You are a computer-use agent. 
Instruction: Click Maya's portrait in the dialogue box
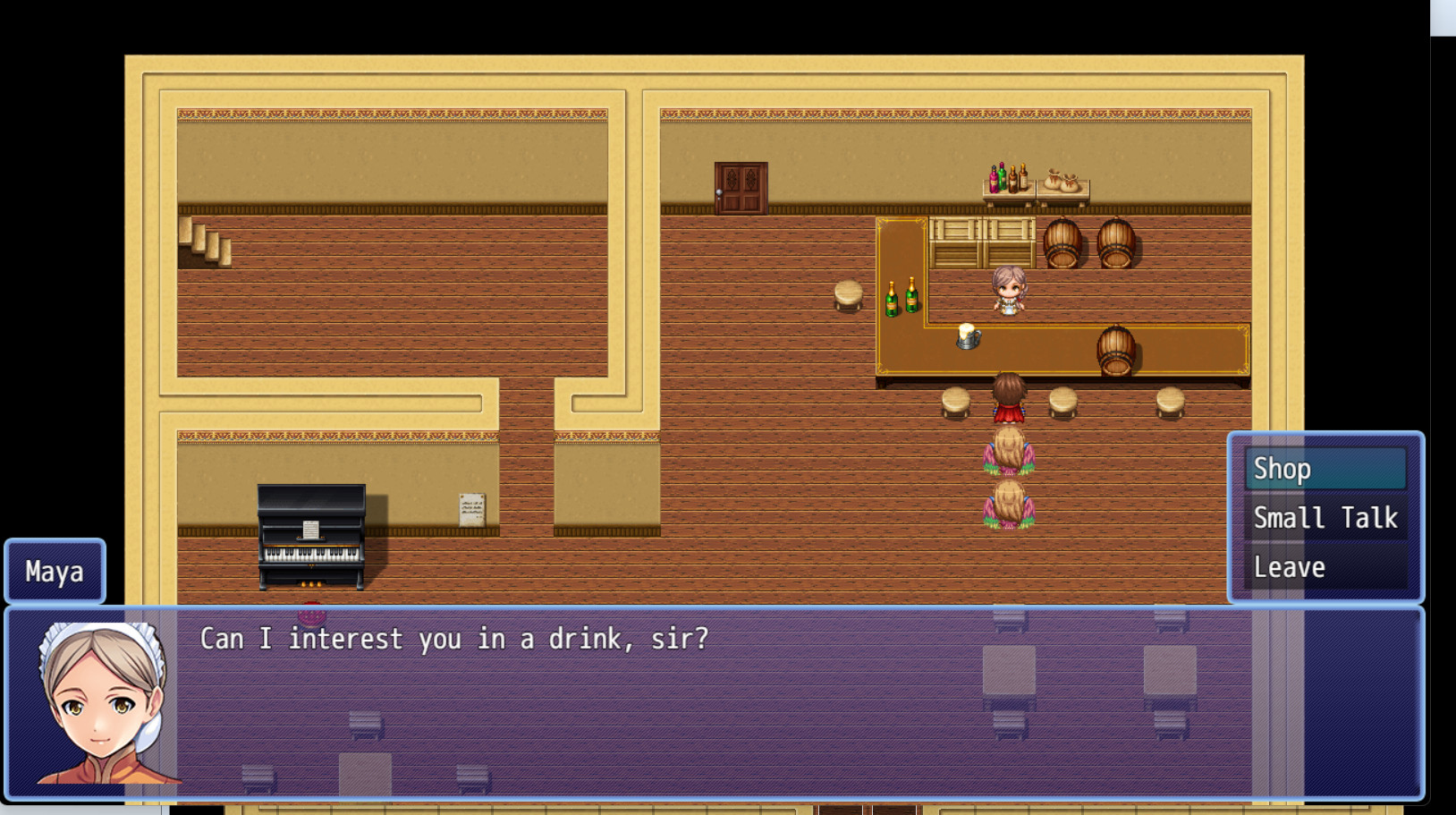[x=101, y=705]
